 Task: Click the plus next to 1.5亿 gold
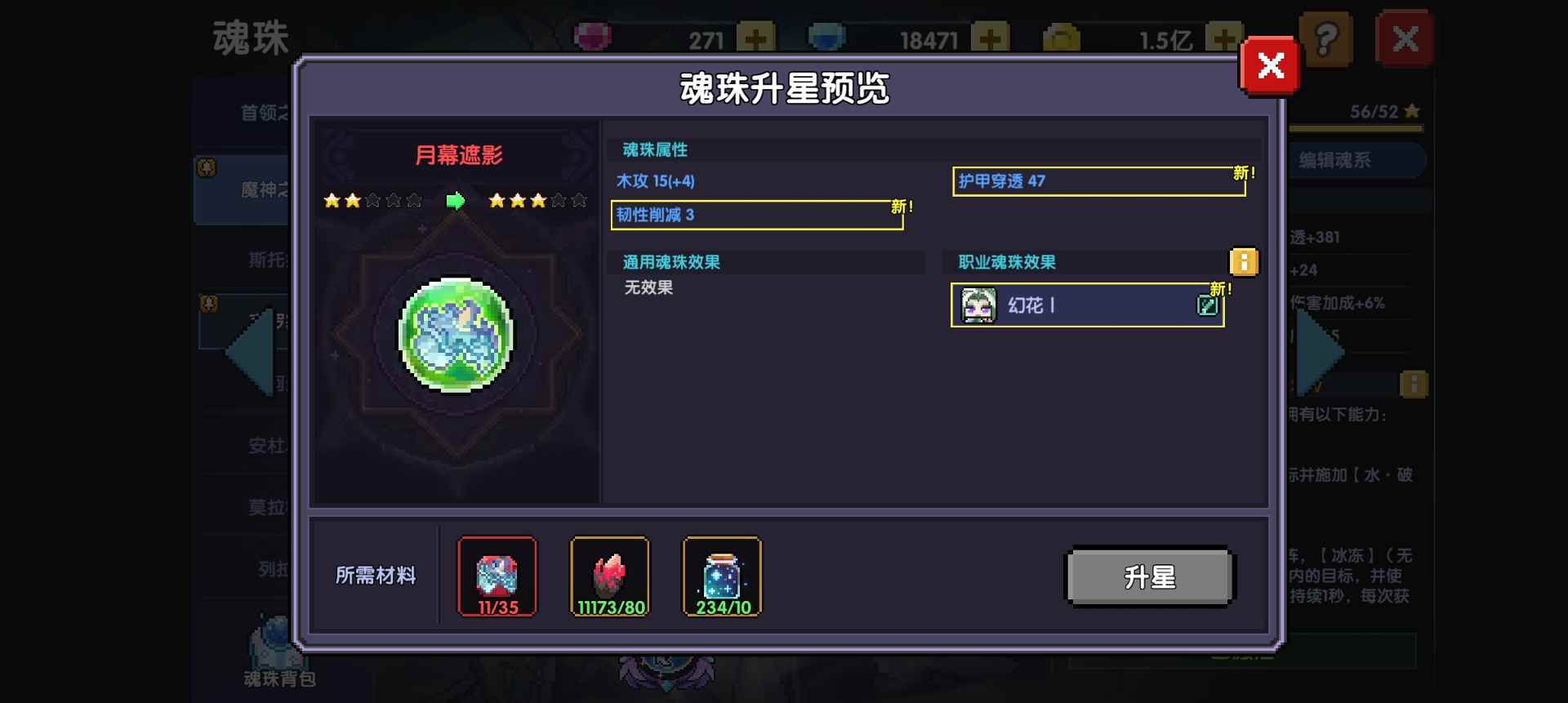[1222, 37]
